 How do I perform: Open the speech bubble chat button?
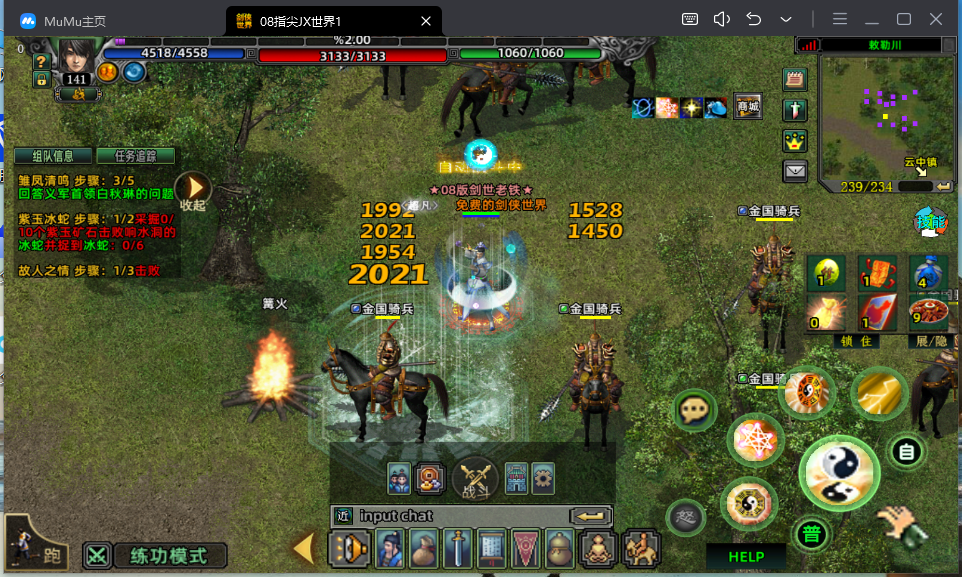click(693, 410)
